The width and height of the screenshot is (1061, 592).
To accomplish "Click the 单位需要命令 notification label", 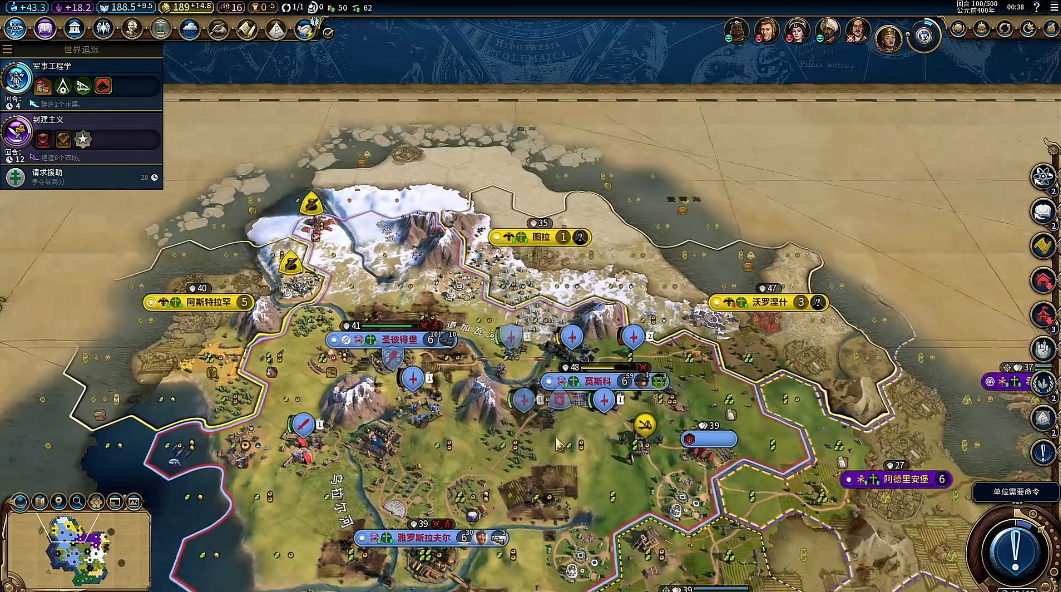I will point(1014,491).
